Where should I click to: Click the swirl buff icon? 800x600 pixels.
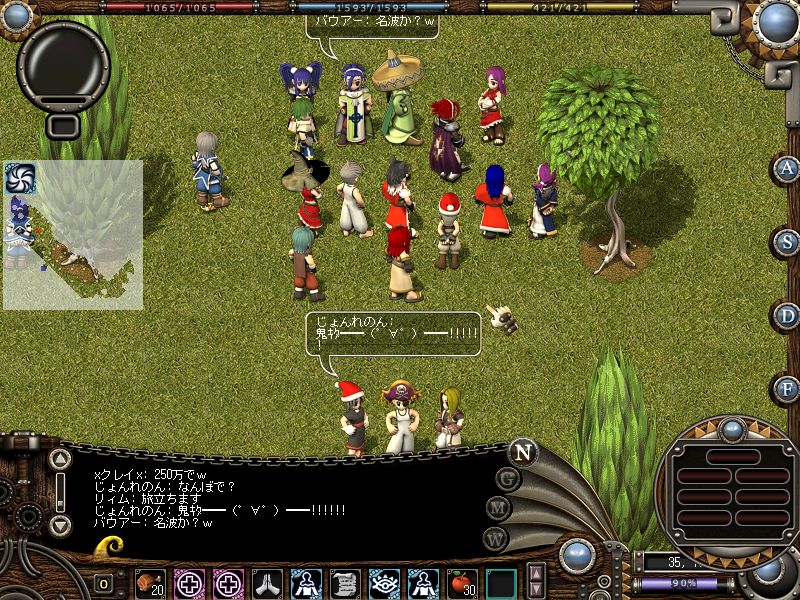20,178
